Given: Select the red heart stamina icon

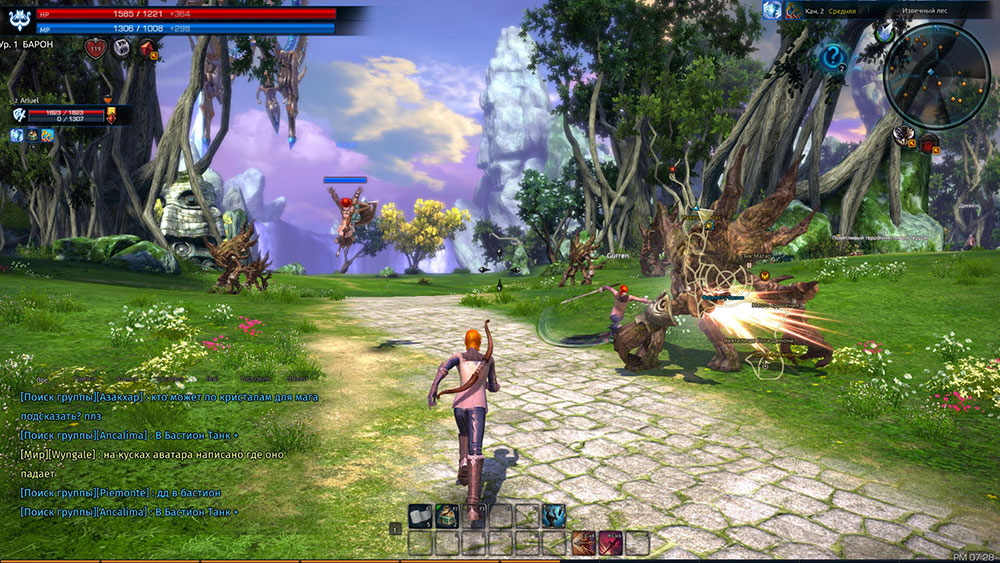Looking at the screenshot, I should [x=96, y=48].
